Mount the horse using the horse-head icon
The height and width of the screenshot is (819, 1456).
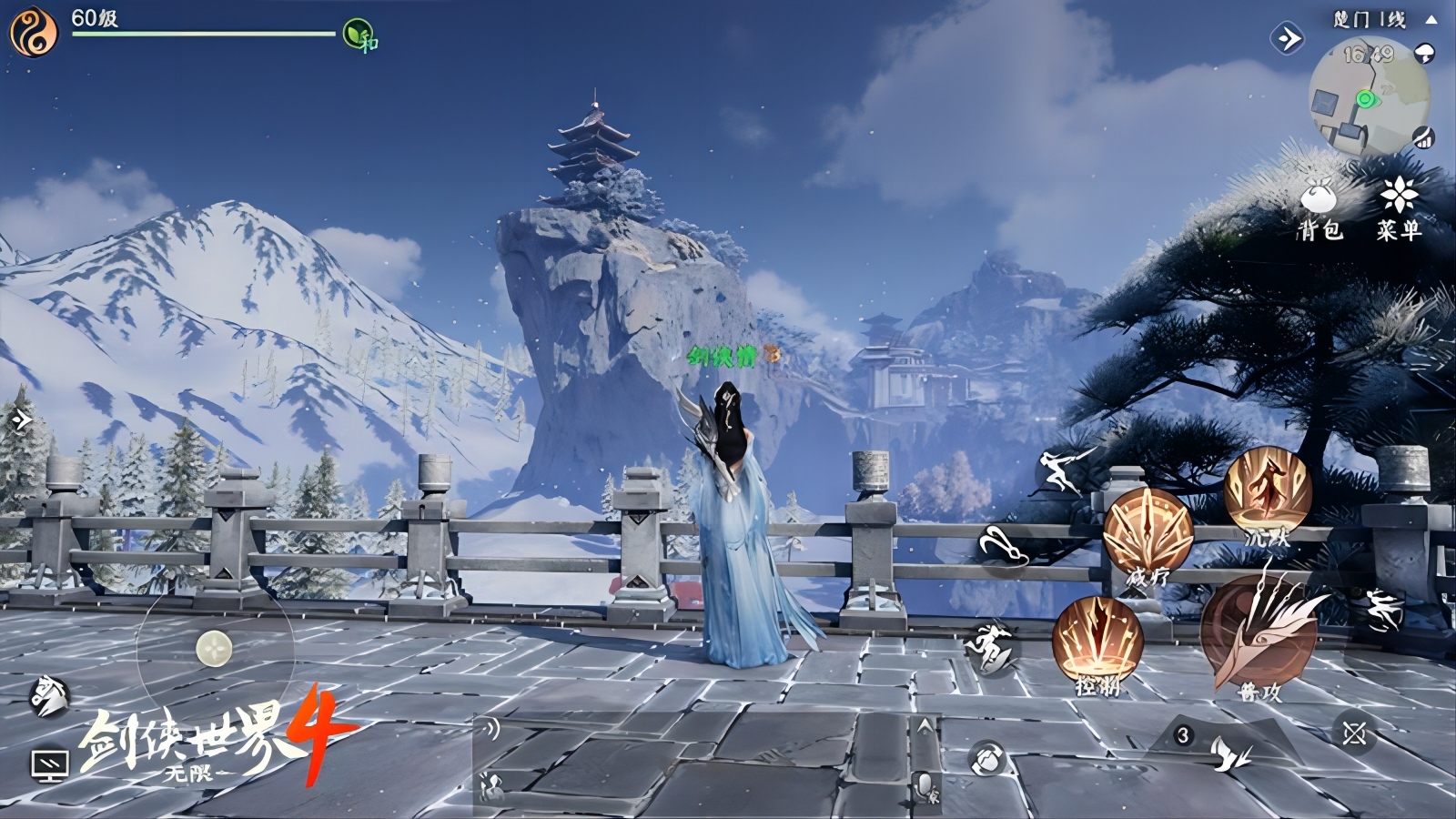point(49,696)
